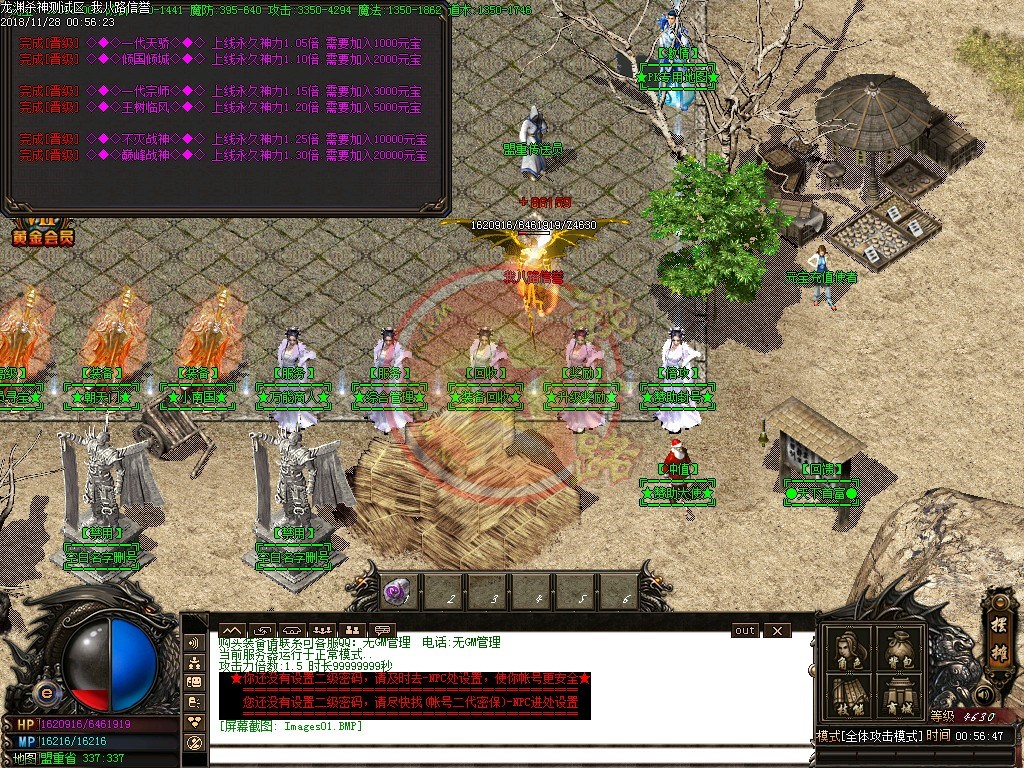Toggle the crossed-circle chat side icon
This screenshot has width=1024, height=768.
(x=195, y=743)
